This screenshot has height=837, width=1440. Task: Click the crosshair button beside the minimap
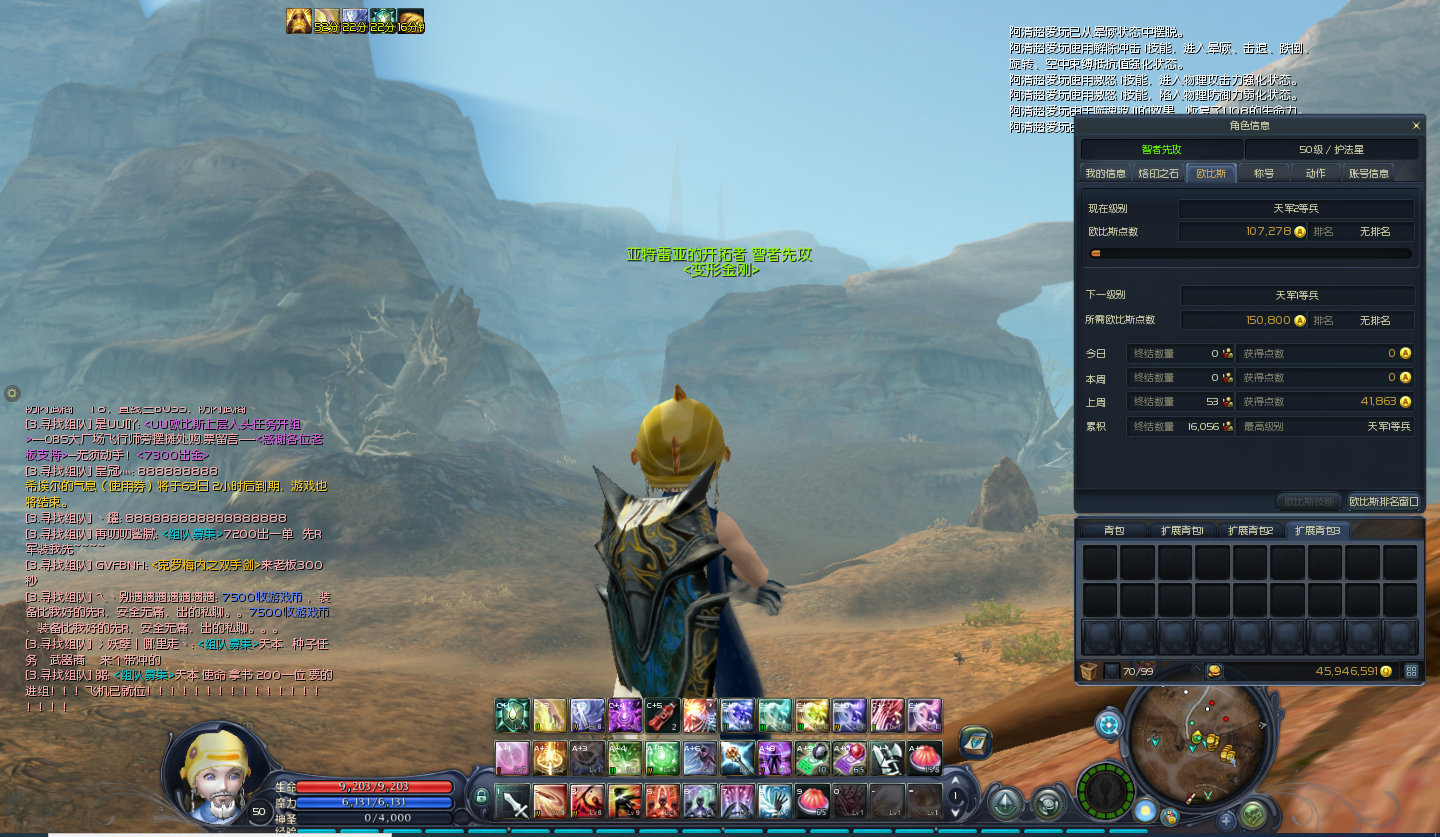(x=1109, y=724)
